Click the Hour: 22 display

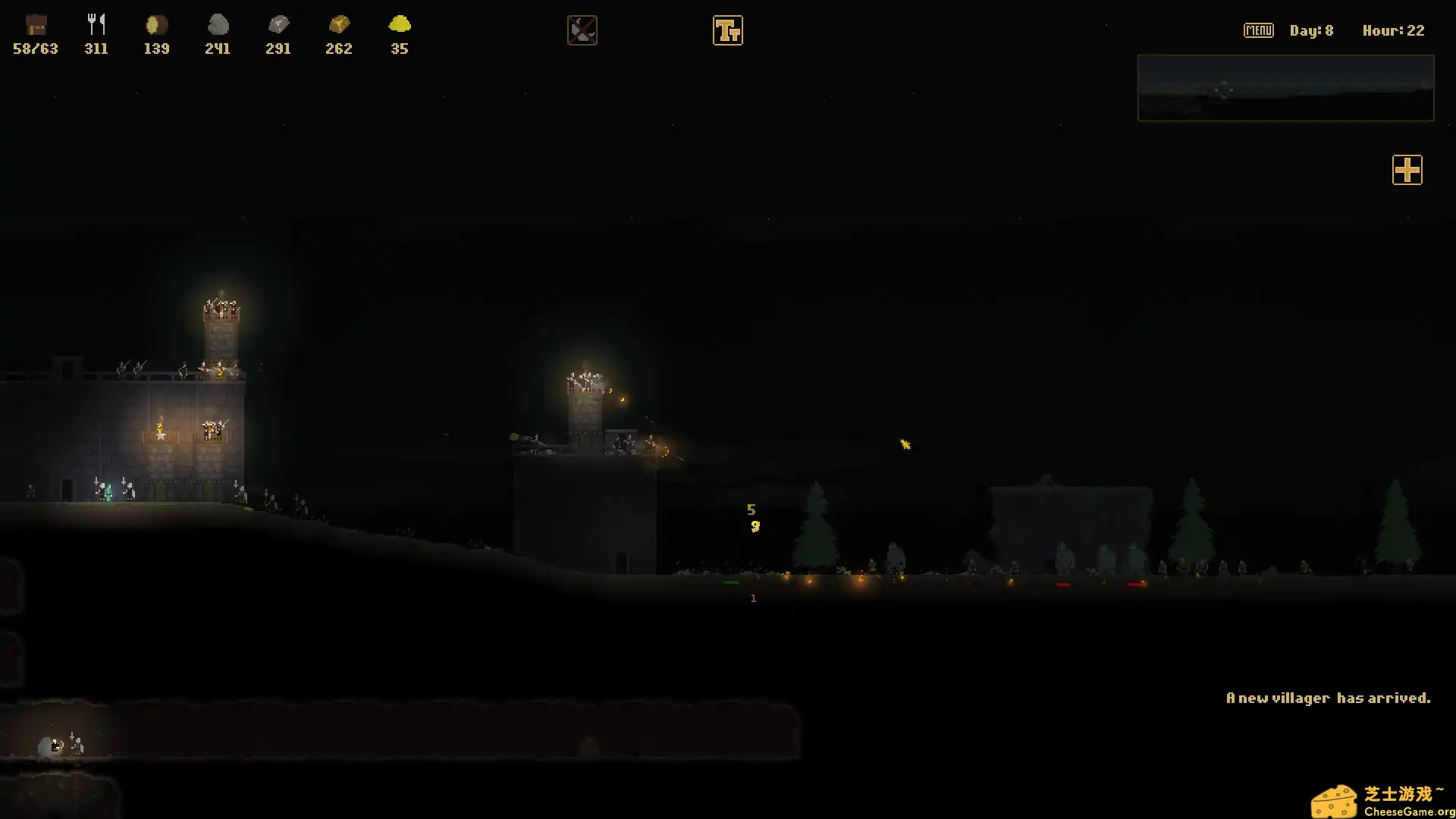[x=1393, y=30]
